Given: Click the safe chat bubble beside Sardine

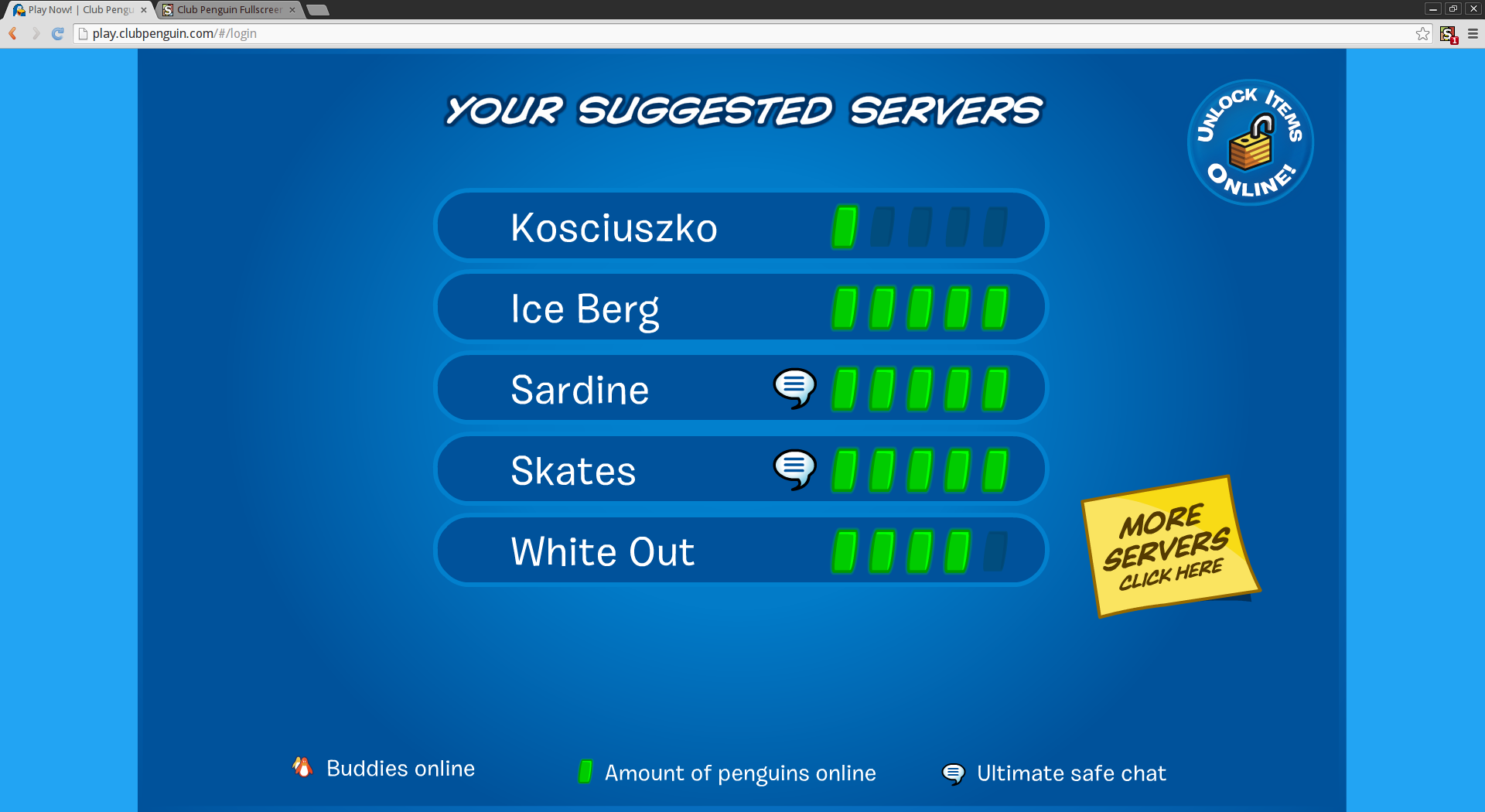Looking at the screenshot, I should (x=794, y=389).
